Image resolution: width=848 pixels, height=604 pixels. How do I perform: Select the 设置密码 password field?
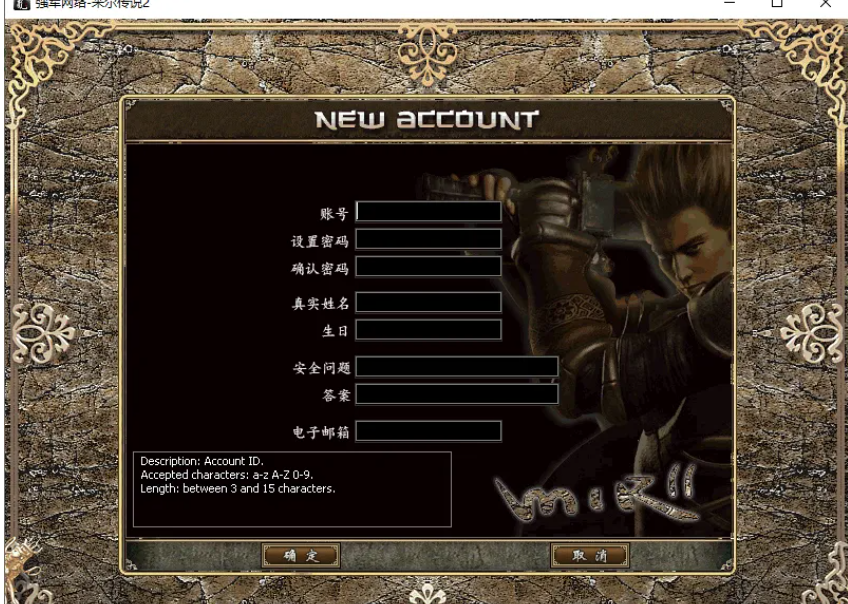(x=428, y=239)
